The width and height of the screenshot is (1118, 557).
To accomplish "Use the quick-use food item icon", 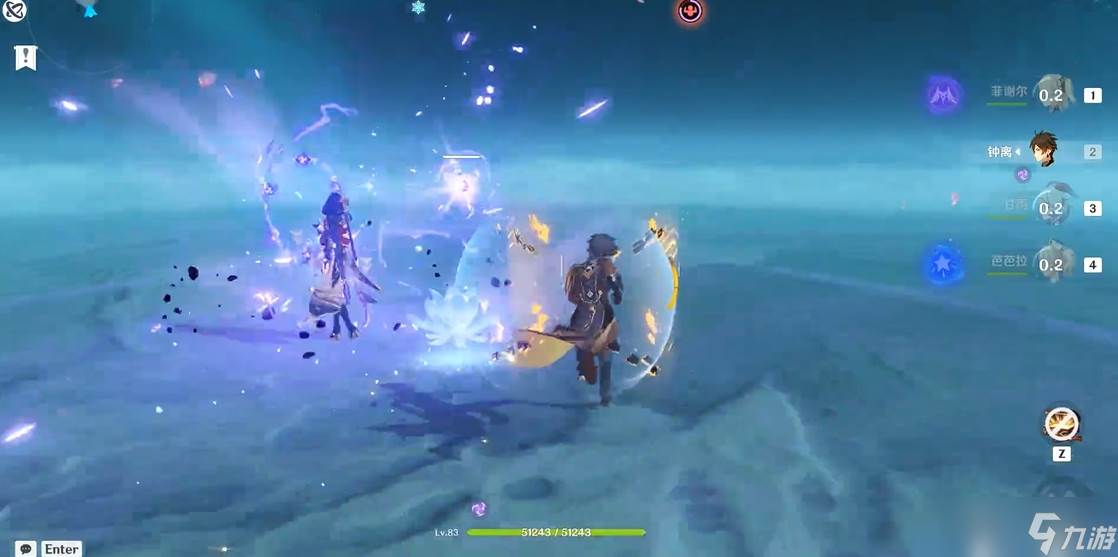I will tap(1061, 424).
